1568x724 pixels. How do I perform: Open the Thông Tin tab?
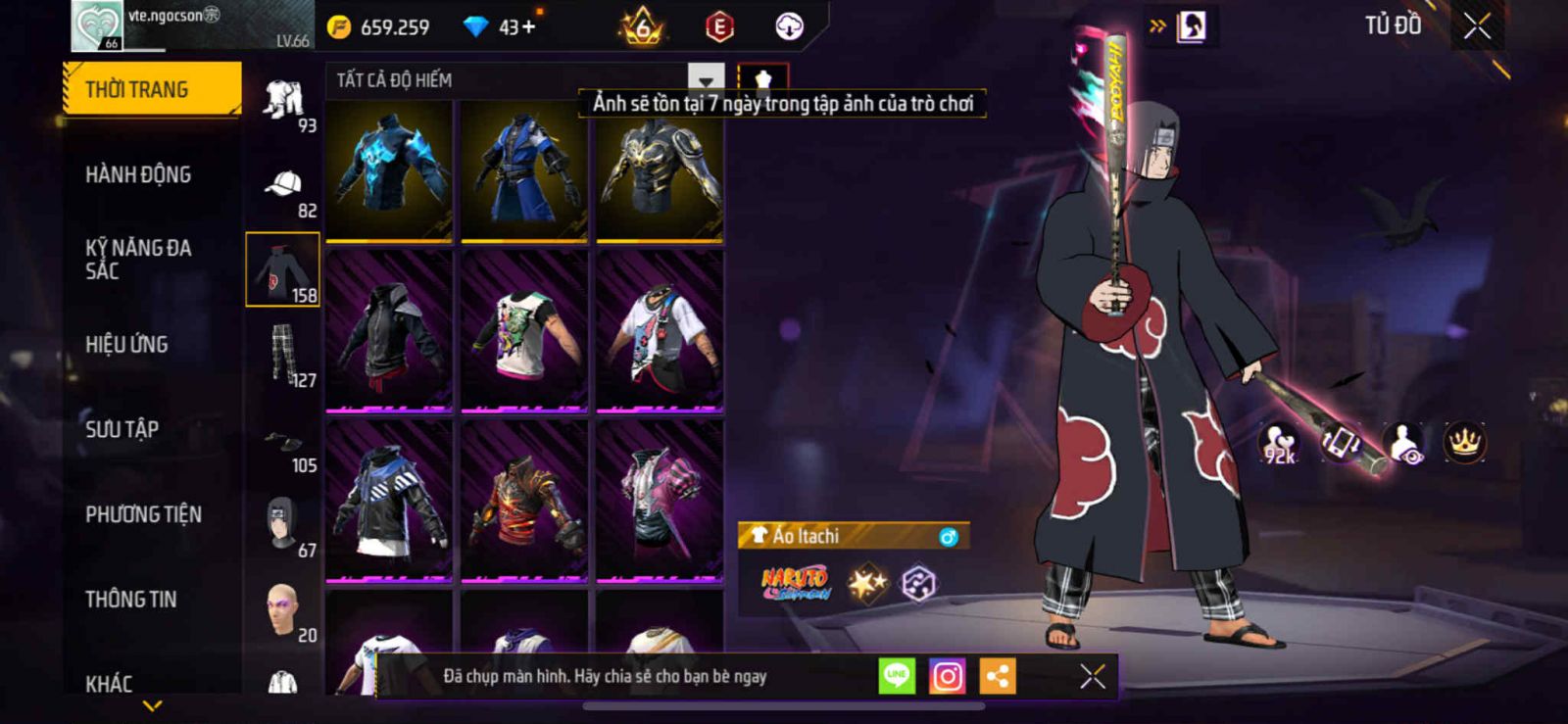tap(130, 600)
